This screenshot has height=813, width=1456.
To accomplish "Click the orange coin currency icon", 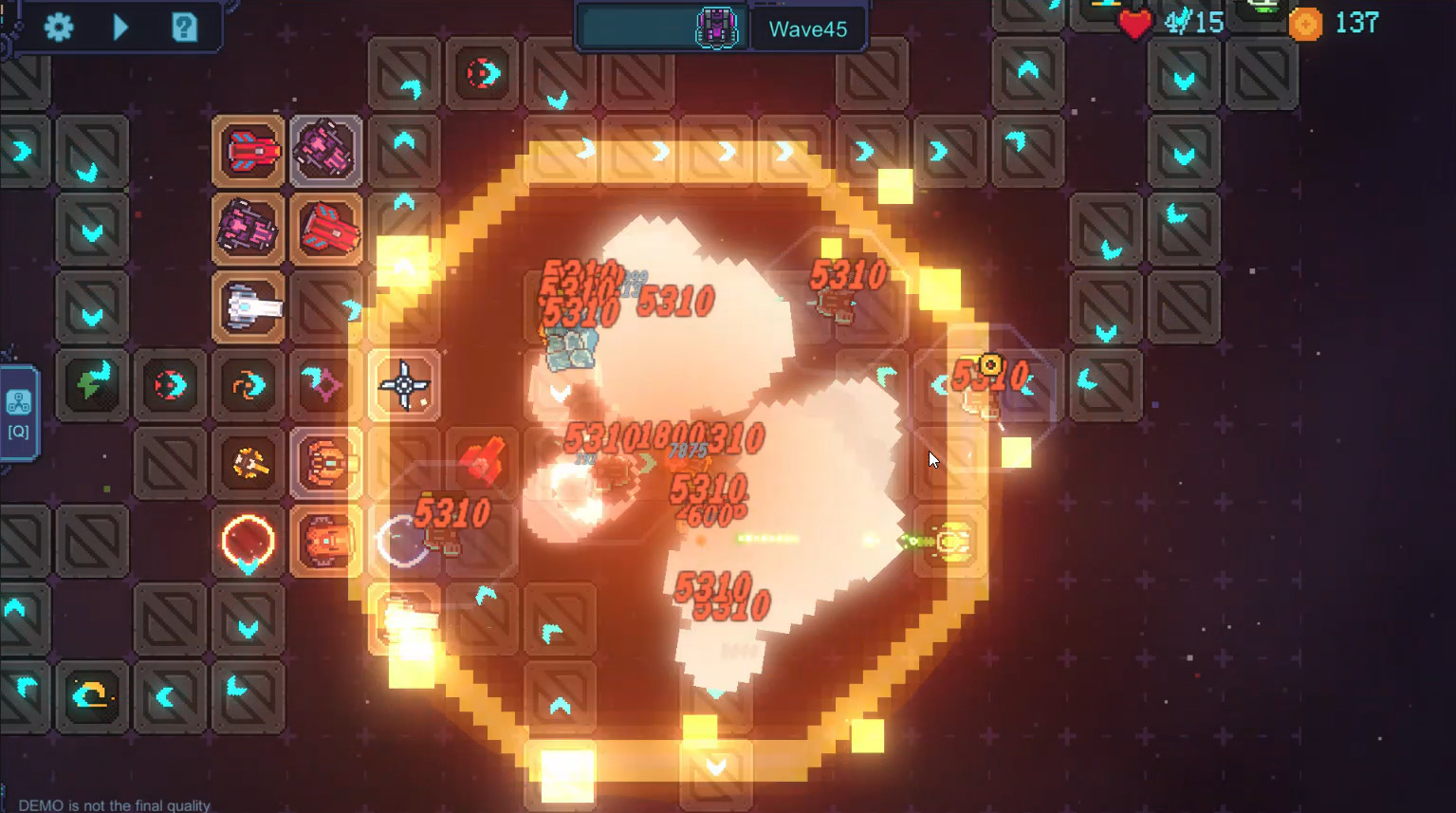I will pos(1306,24).
